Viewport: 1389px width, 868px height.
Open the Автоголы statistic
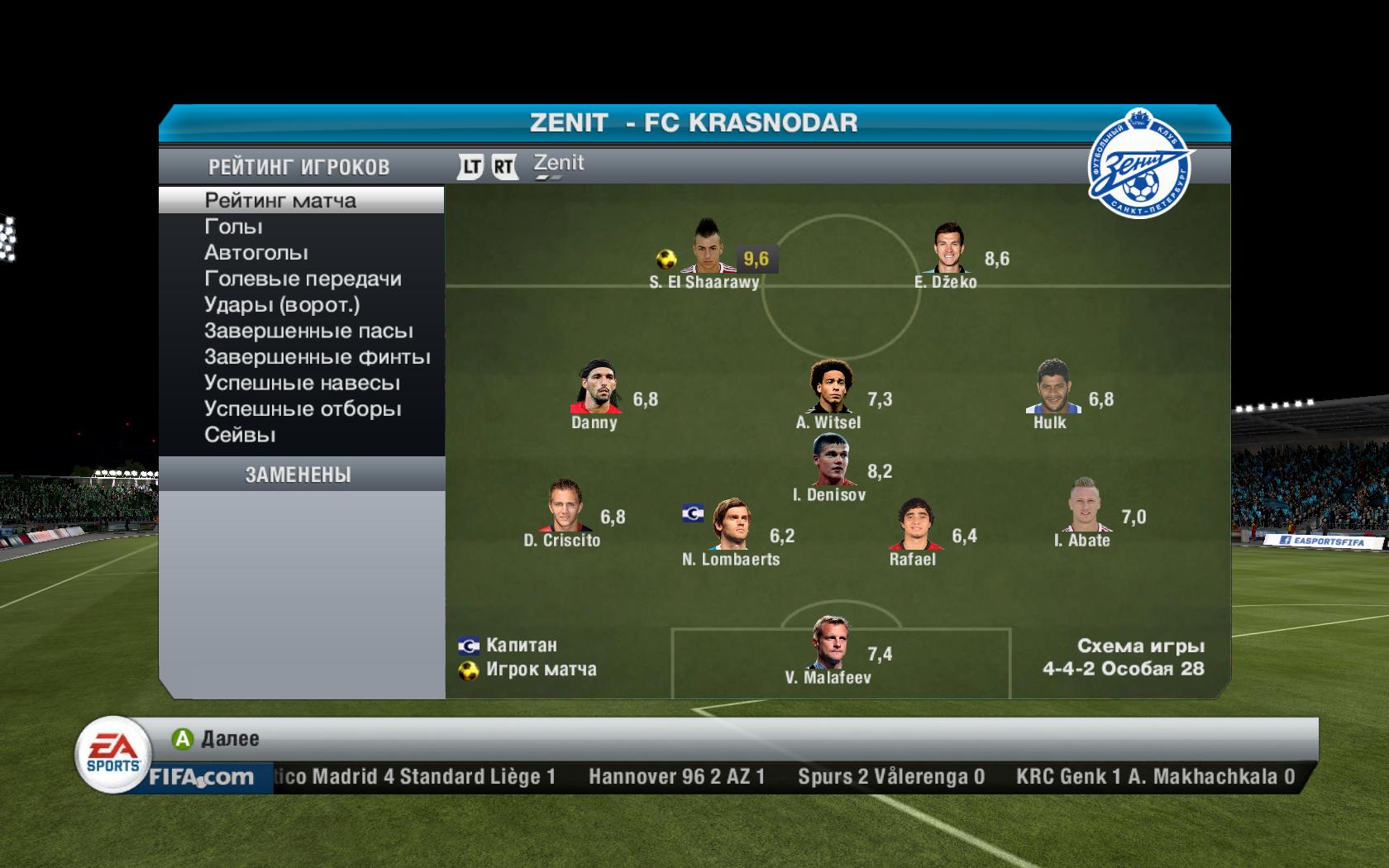(x=256, y=253)
